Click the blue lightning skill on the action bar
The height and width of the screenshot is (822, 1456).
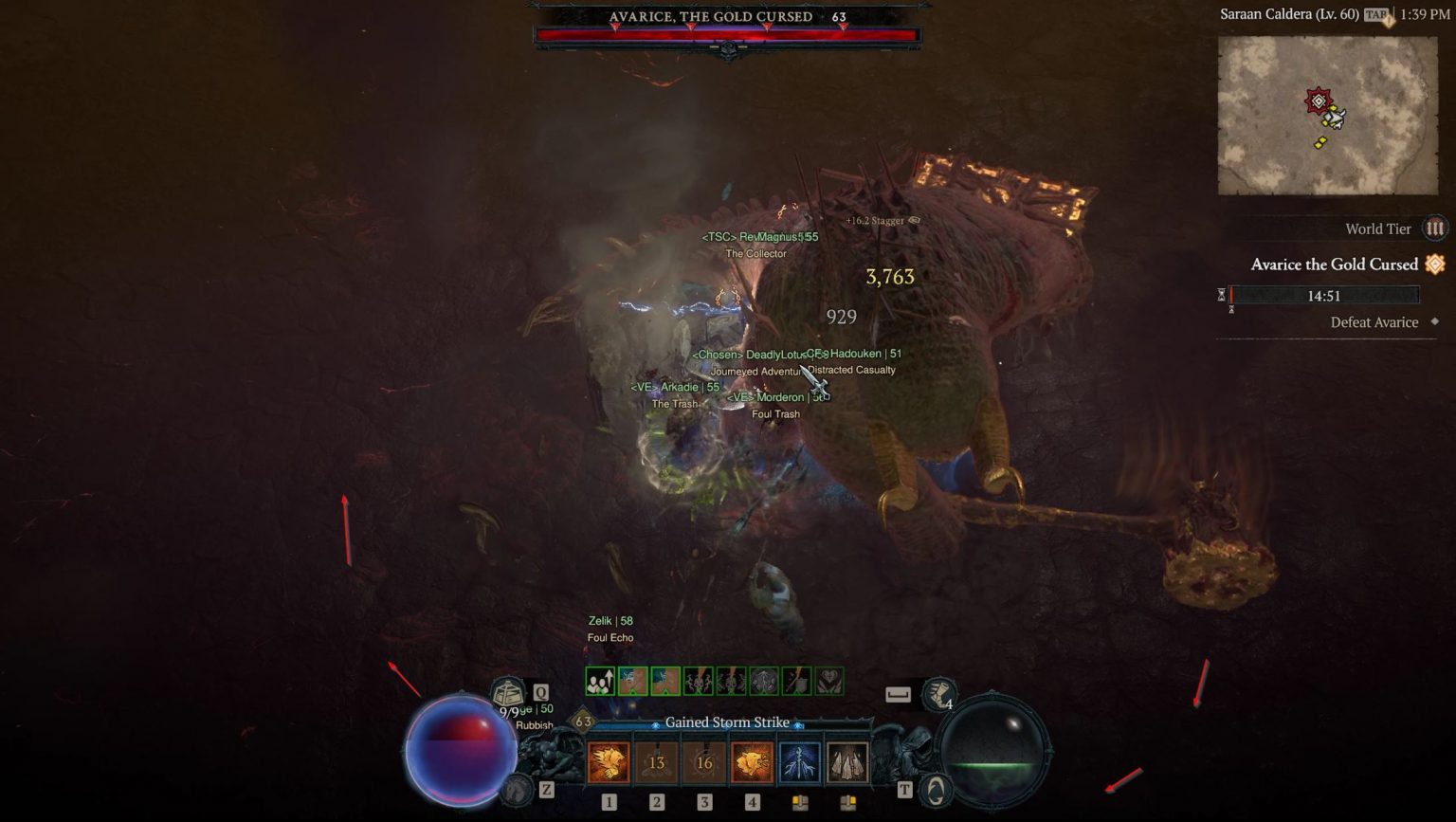pyautogui.click(x=799, y=761)
